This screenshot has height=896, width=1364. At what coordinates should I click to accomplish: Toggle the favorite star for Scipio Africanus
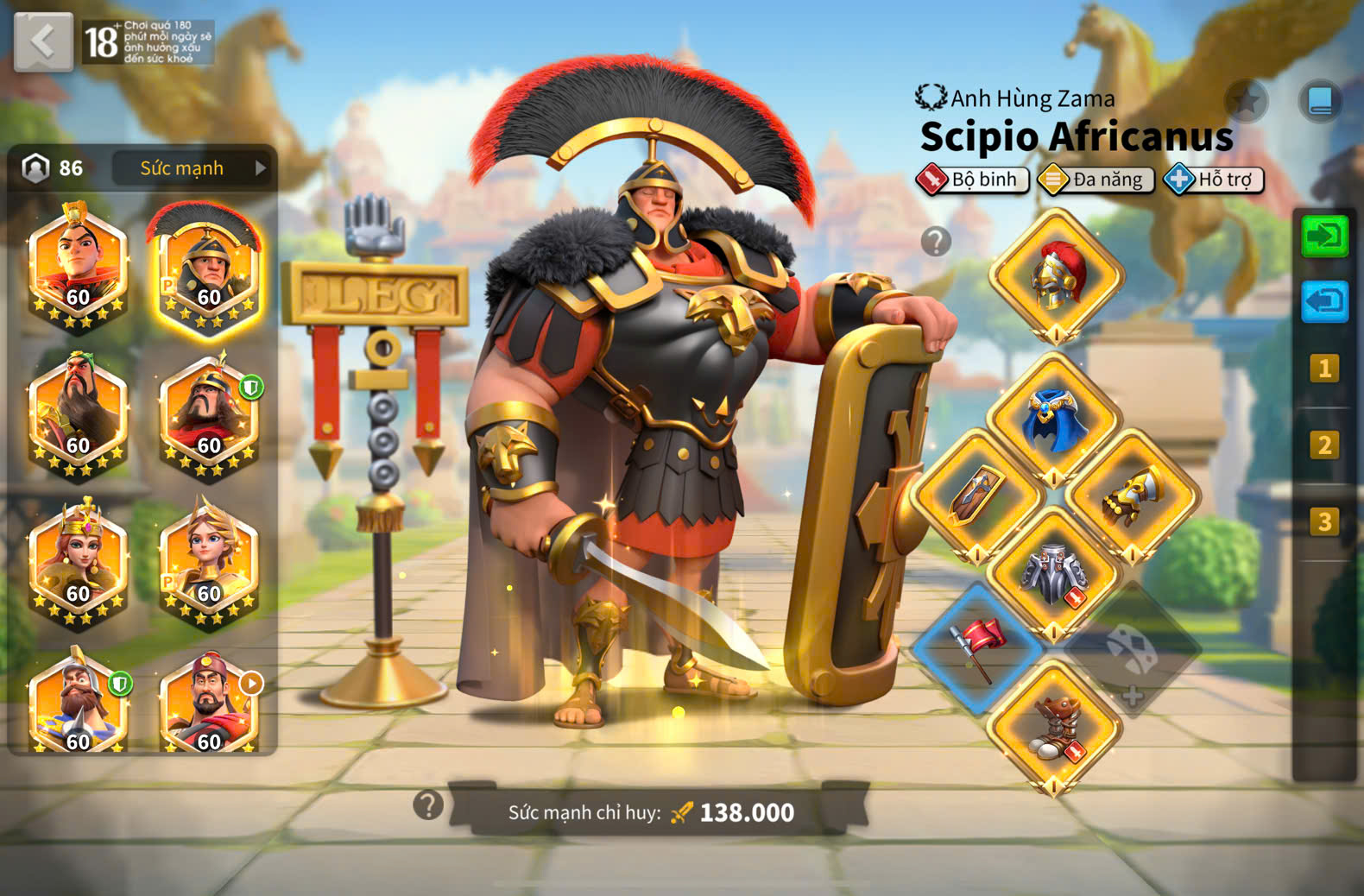[1247, 101]
